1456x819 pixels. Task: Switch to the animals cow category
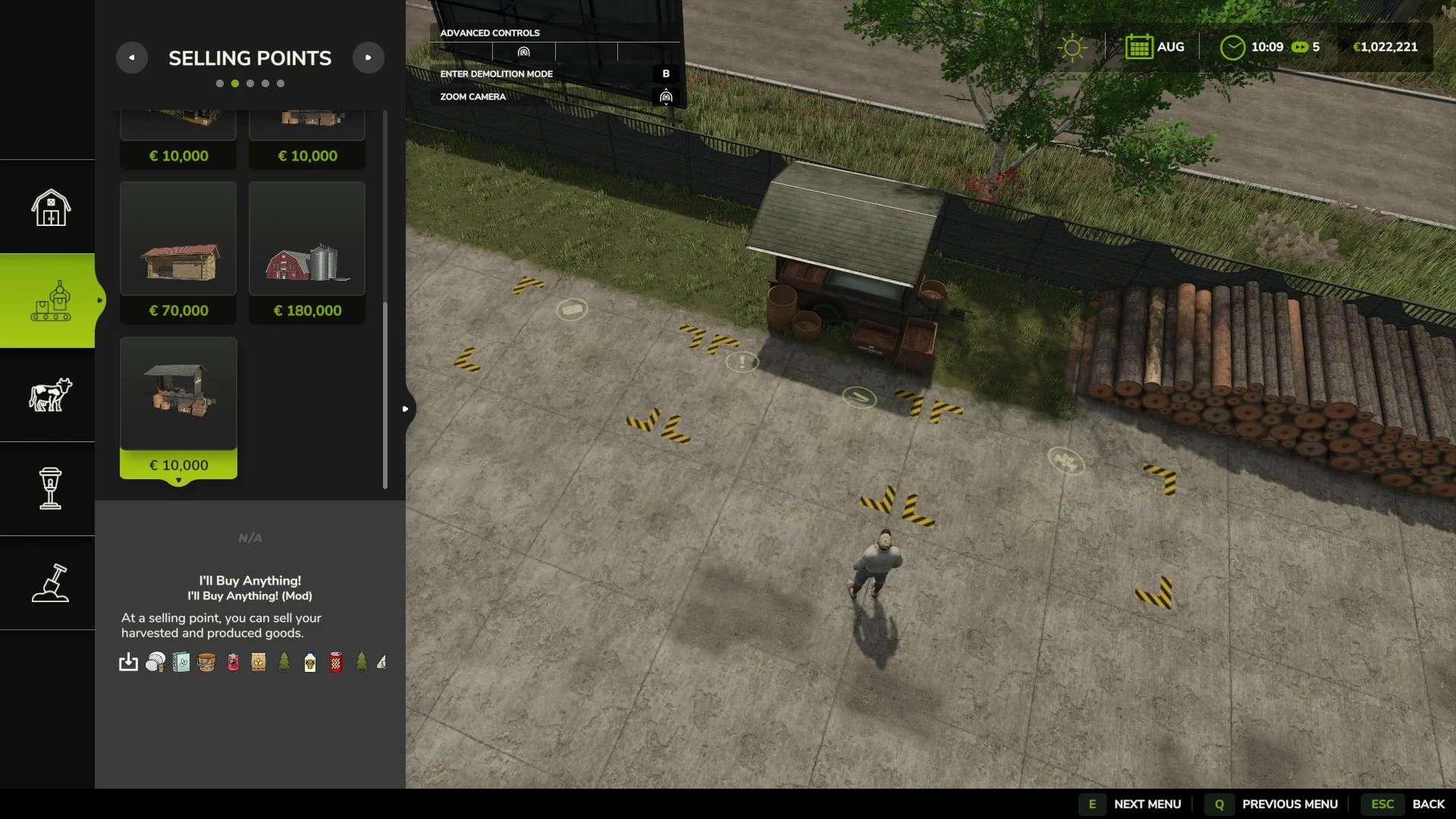[x=50, y=394]
